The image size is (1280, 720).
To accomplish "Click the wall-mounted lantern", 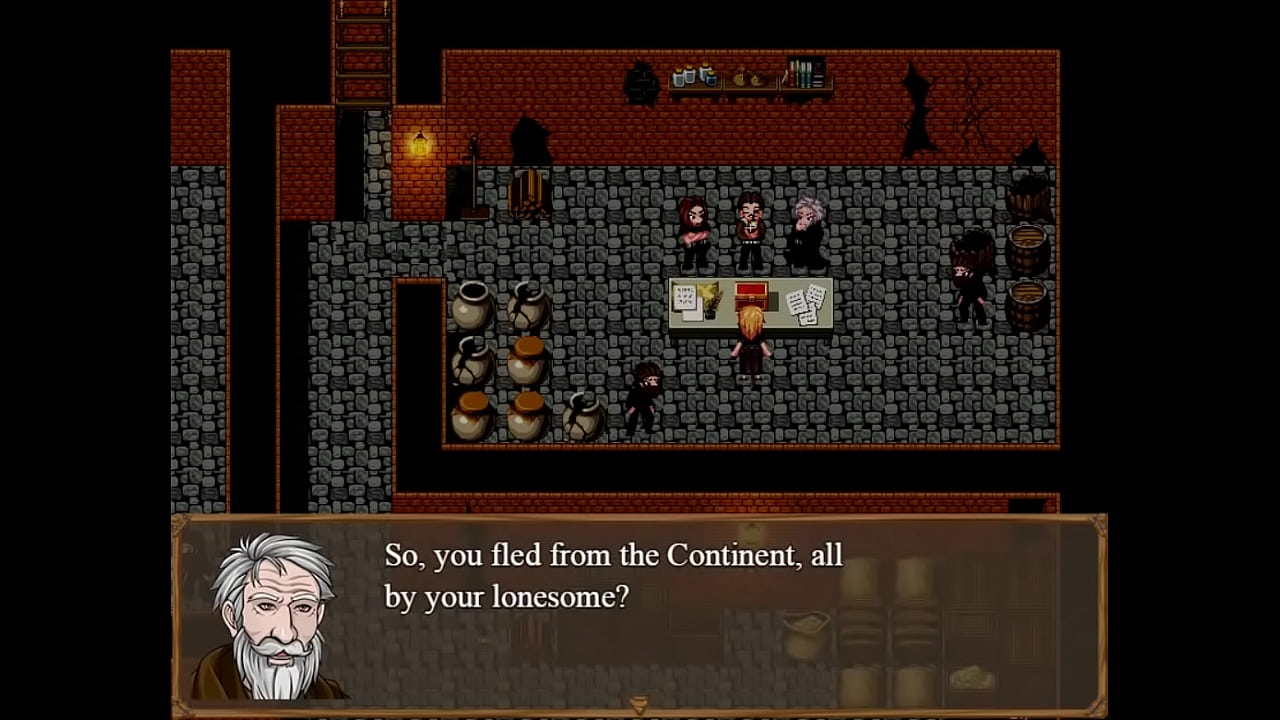I will tap(419, 146).
